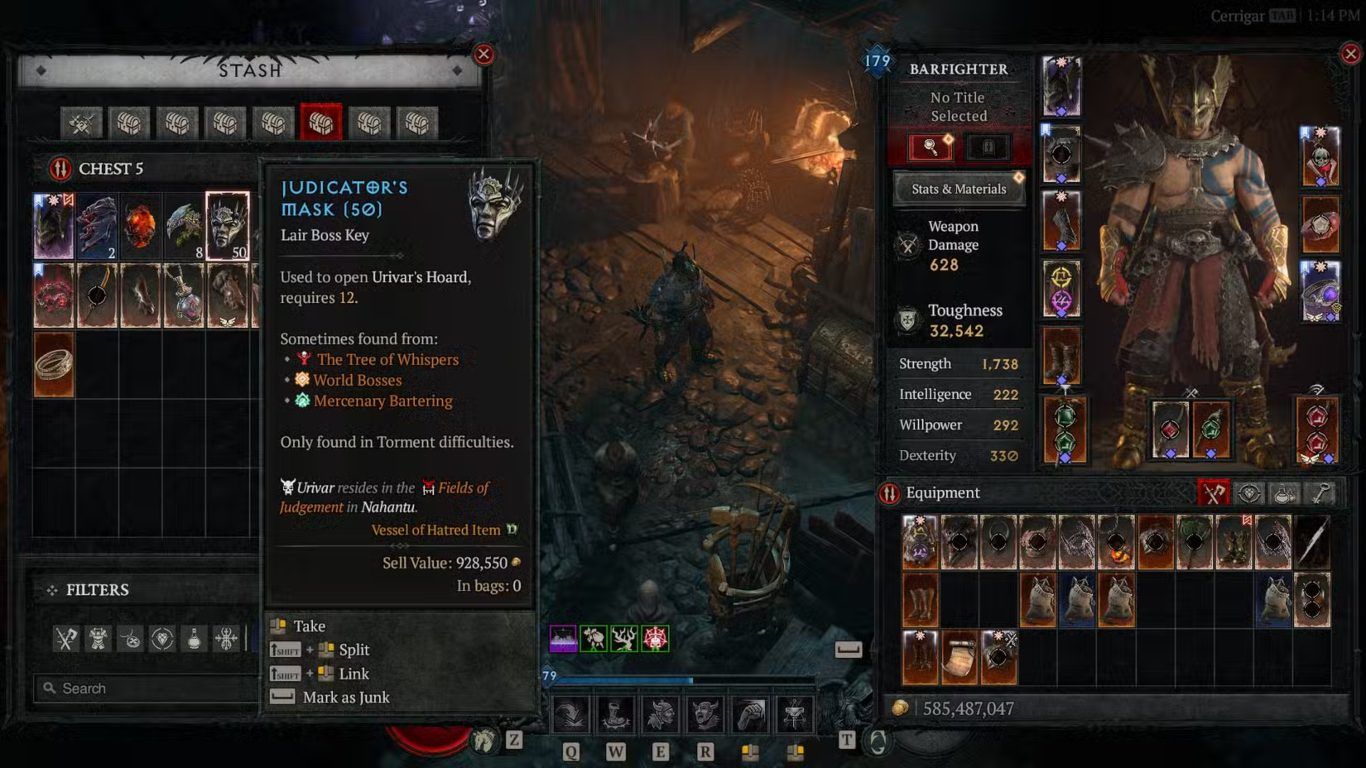This screenshot has width=1366, height=768.
Task: Select the Judicator's Mask stack of 50
Action: click(227, 226)
